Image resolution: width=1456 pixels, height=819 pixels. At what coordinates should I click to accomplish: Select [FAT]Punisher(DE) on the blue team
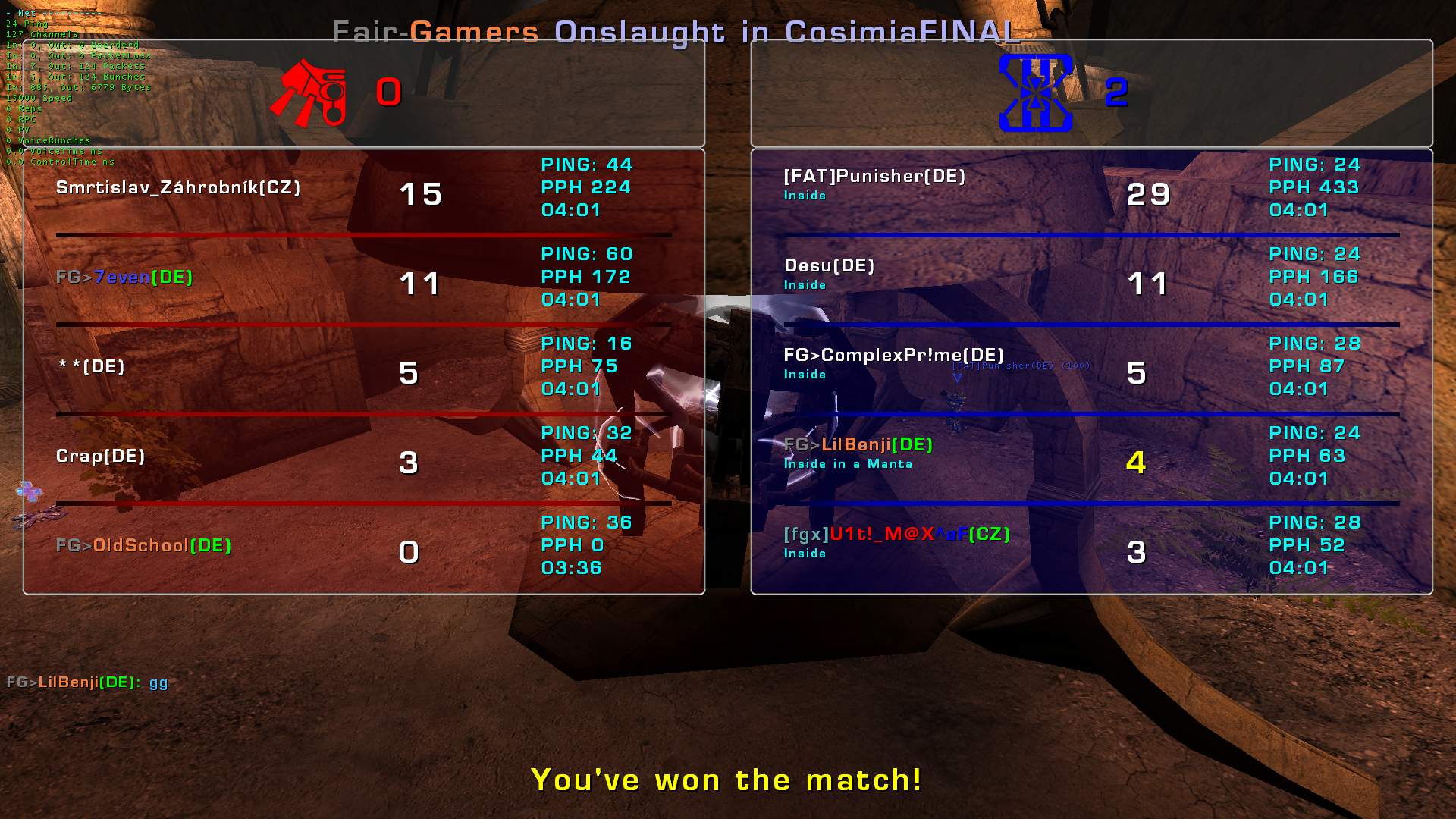(874, 177)
